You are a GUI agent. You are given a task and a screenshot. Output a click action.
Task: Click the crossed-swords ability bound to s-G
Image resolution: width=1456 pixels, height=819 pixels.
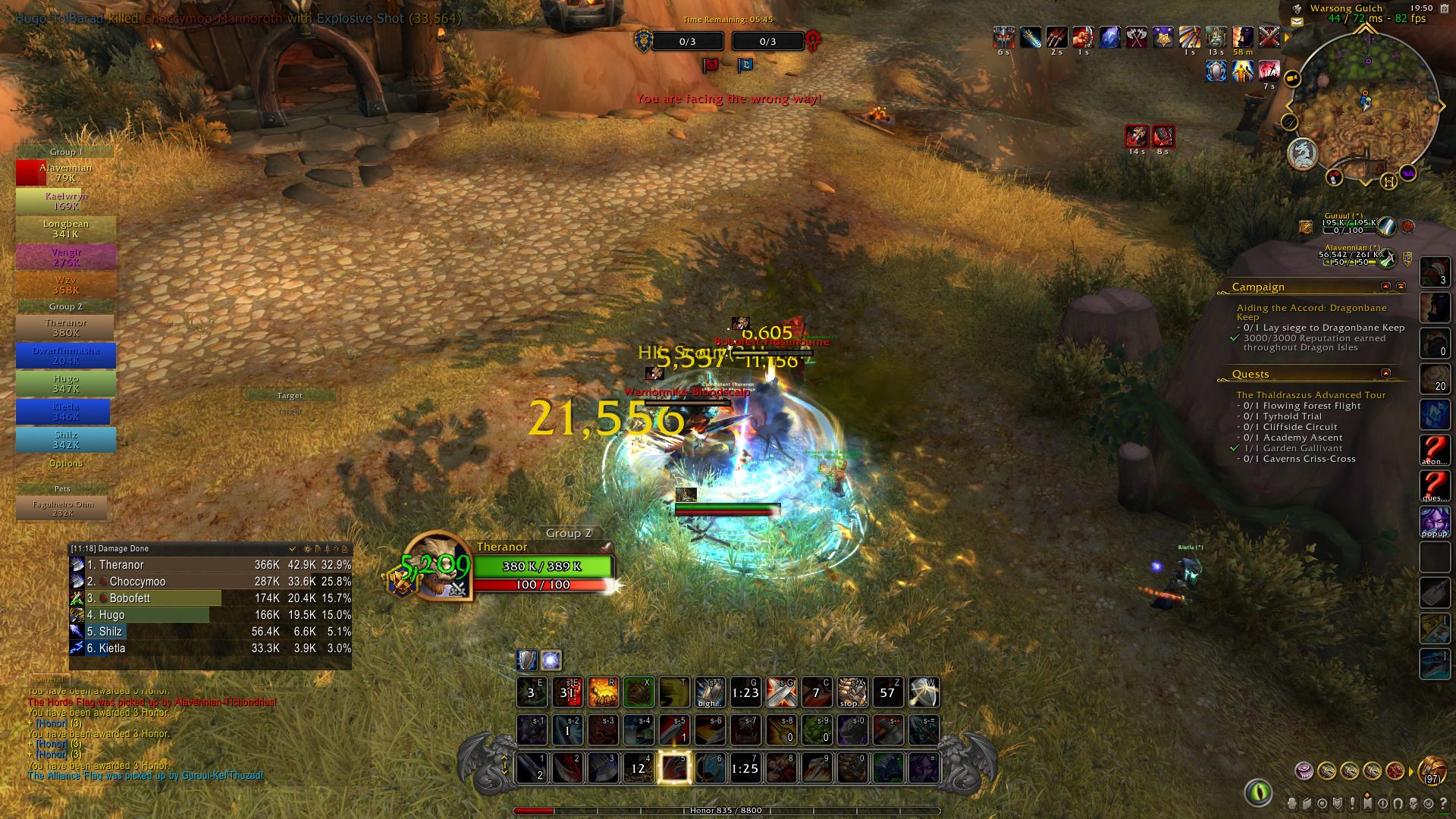click(x=781, y=692)
